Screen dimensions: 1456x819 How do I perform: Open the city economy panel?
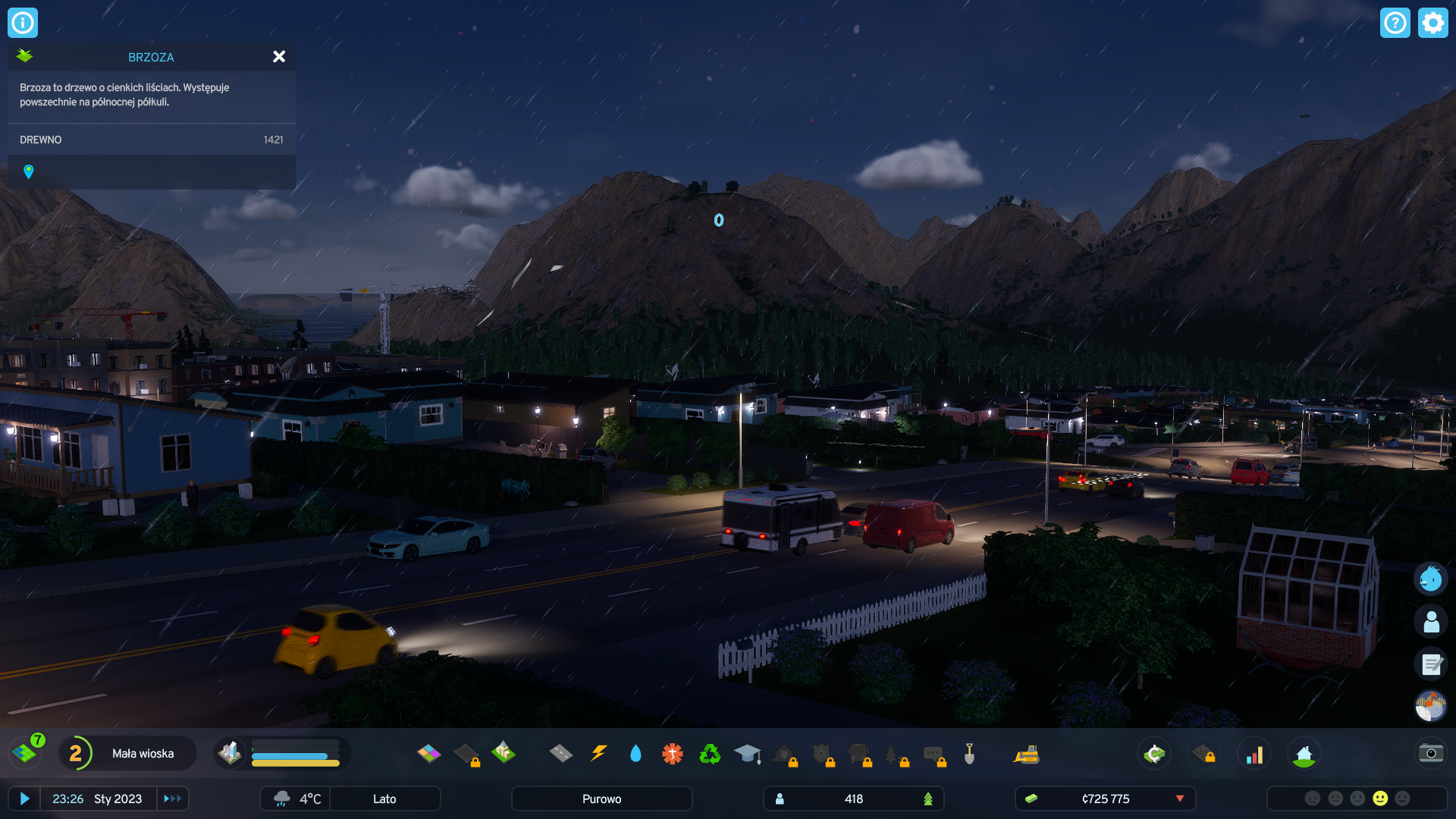pos(1154,753)
